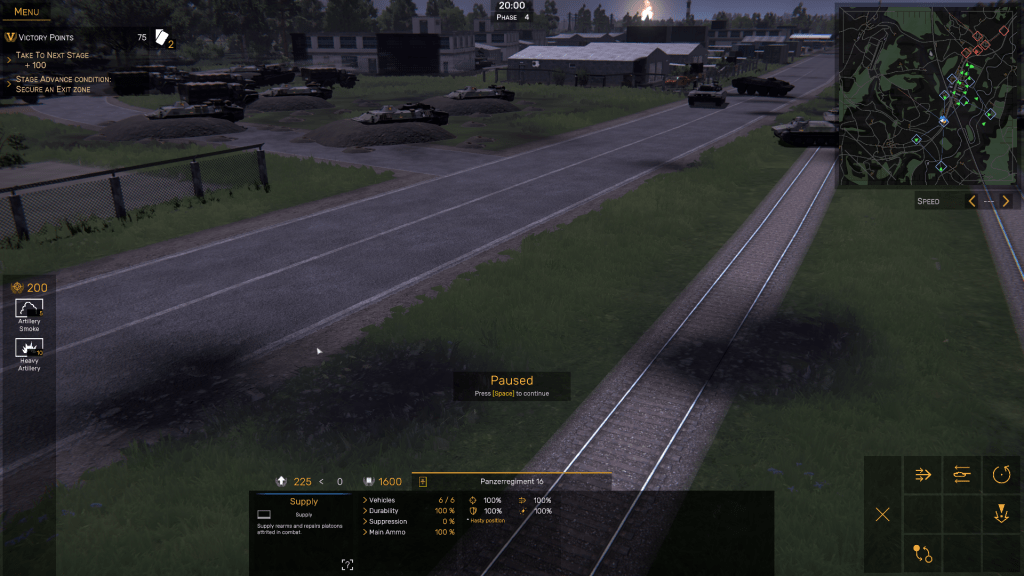Increase game speed with the right arrow
1024x576 pixels.
(x=1006, y=201)
